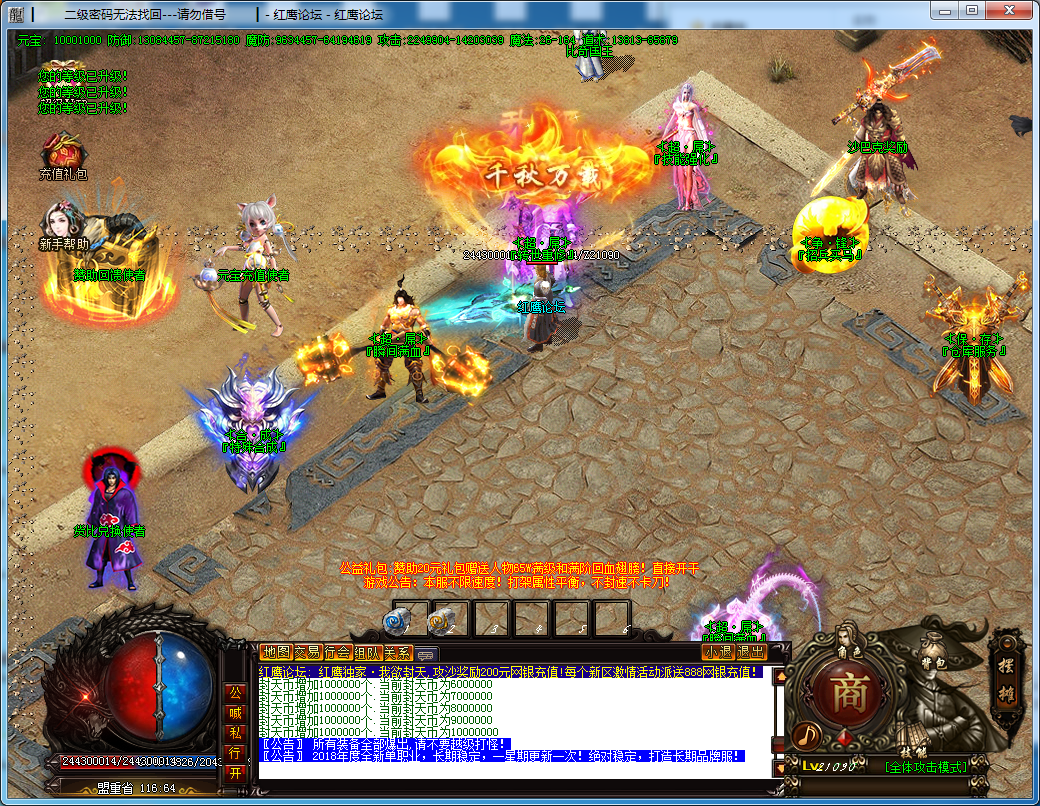Use the orange scroll in hotbar slot 2
The image size is (1040, 806).
tap(439, 621)
